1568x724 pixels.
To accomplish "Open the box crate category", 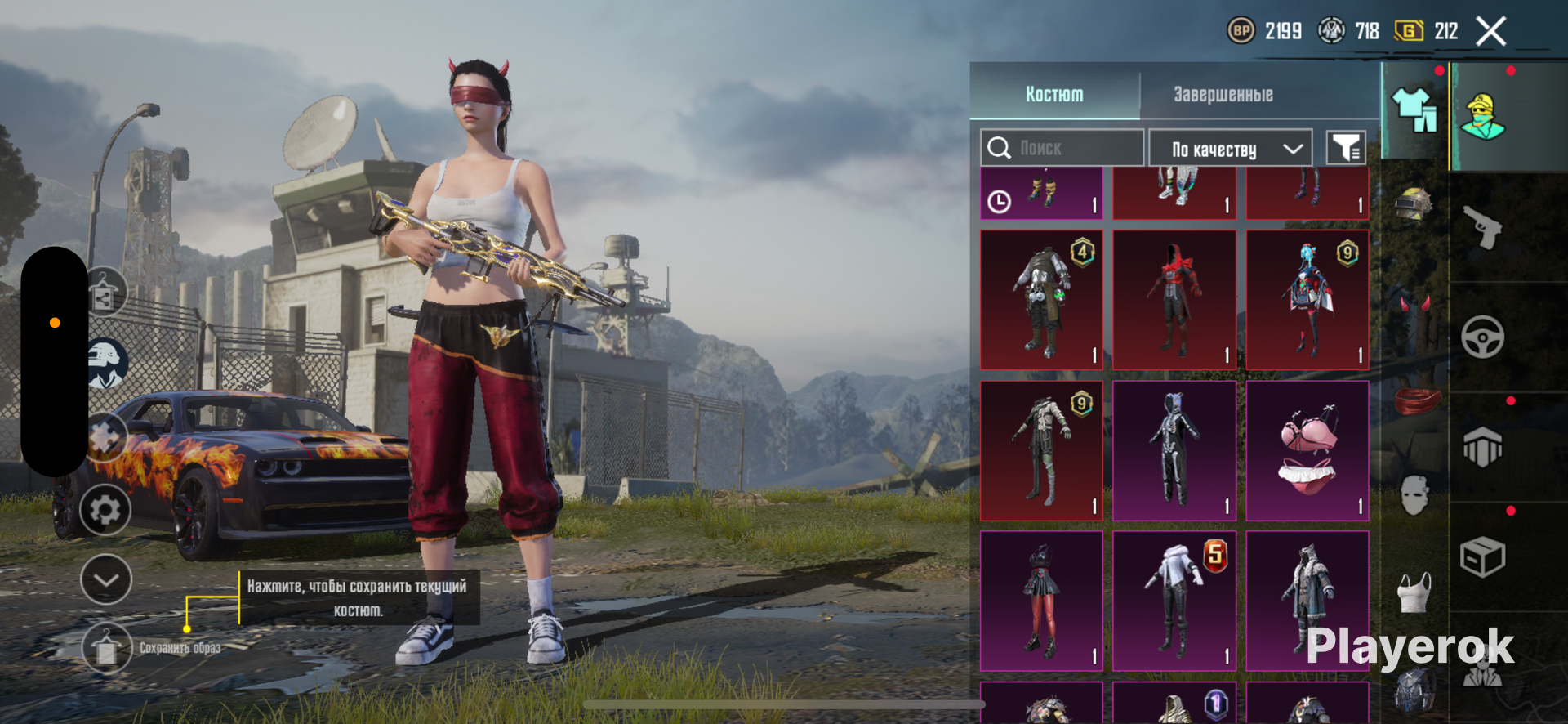I will click(x=1482, y=557).
